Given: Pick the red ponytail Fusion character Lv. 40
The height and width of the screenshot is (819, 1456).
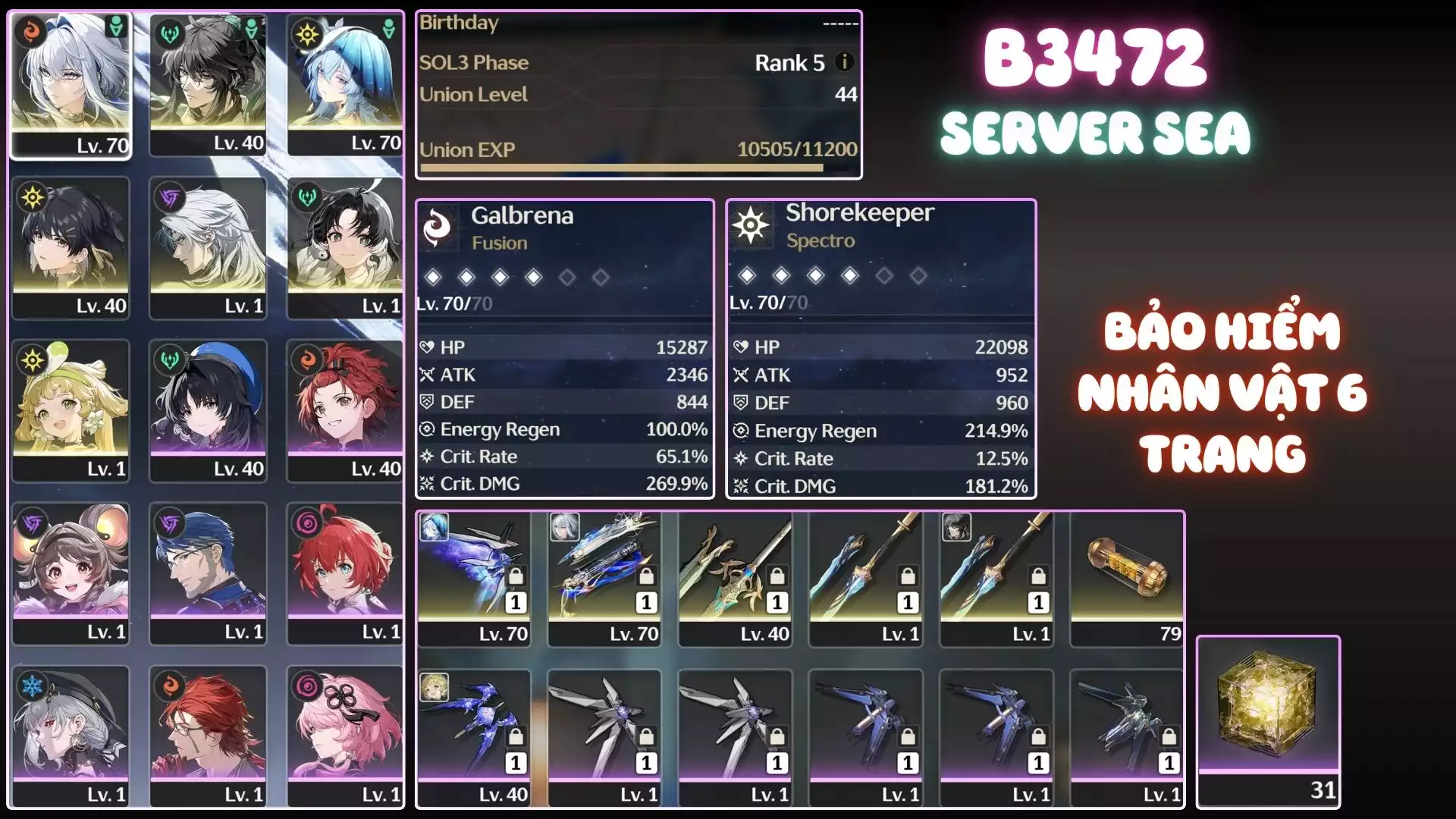Looking at the screenshot, I should point(345,409).
